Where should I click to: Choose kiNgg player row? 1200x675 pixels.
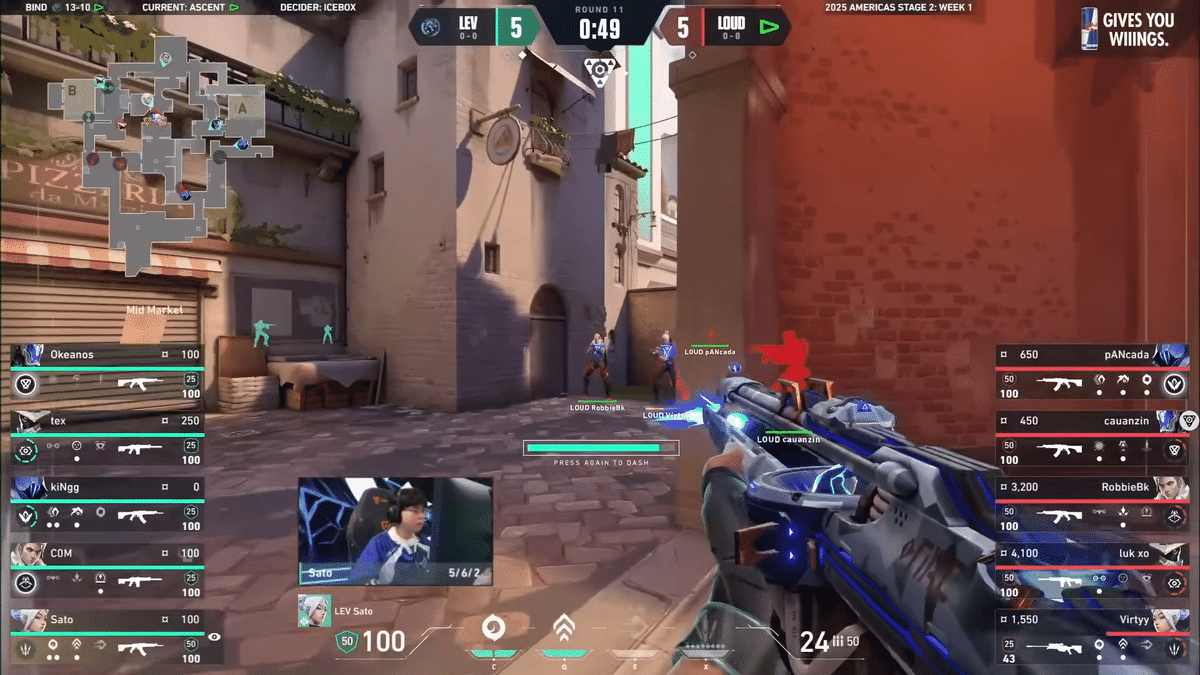tap(107, 503)
